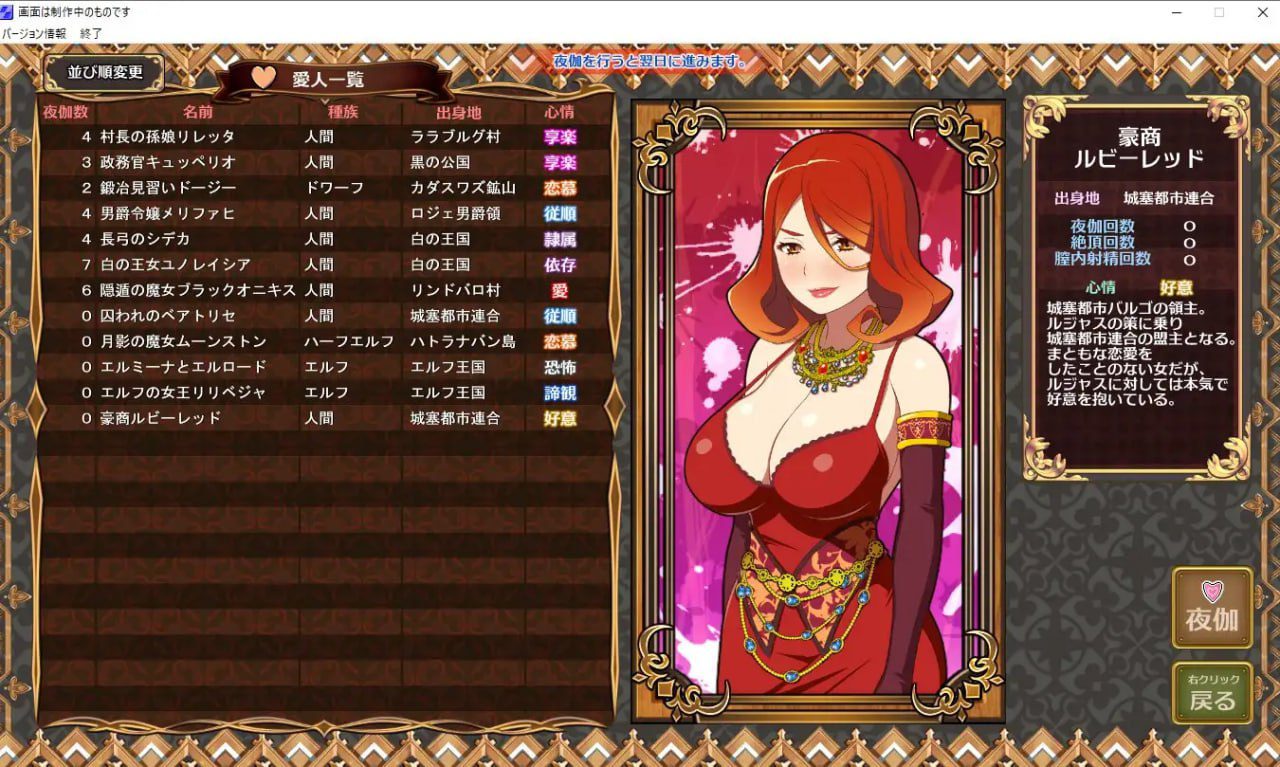Screen dimensions: 1280x767
Task: Click the 出身地 column header
Action: coord(461,113)
